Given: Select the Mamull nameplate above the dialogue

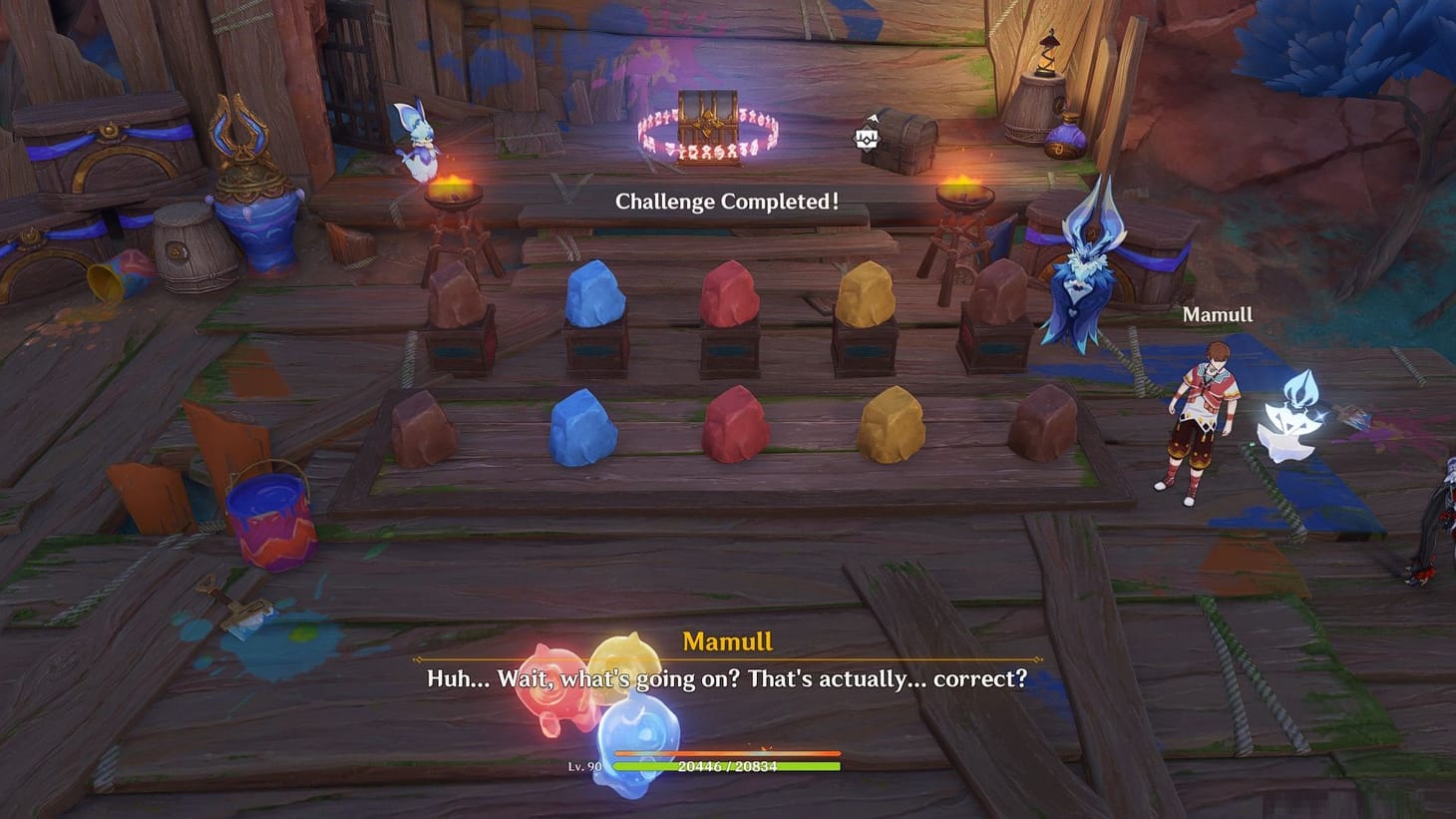Looking at the screenshot, I should tap(728, 639).
